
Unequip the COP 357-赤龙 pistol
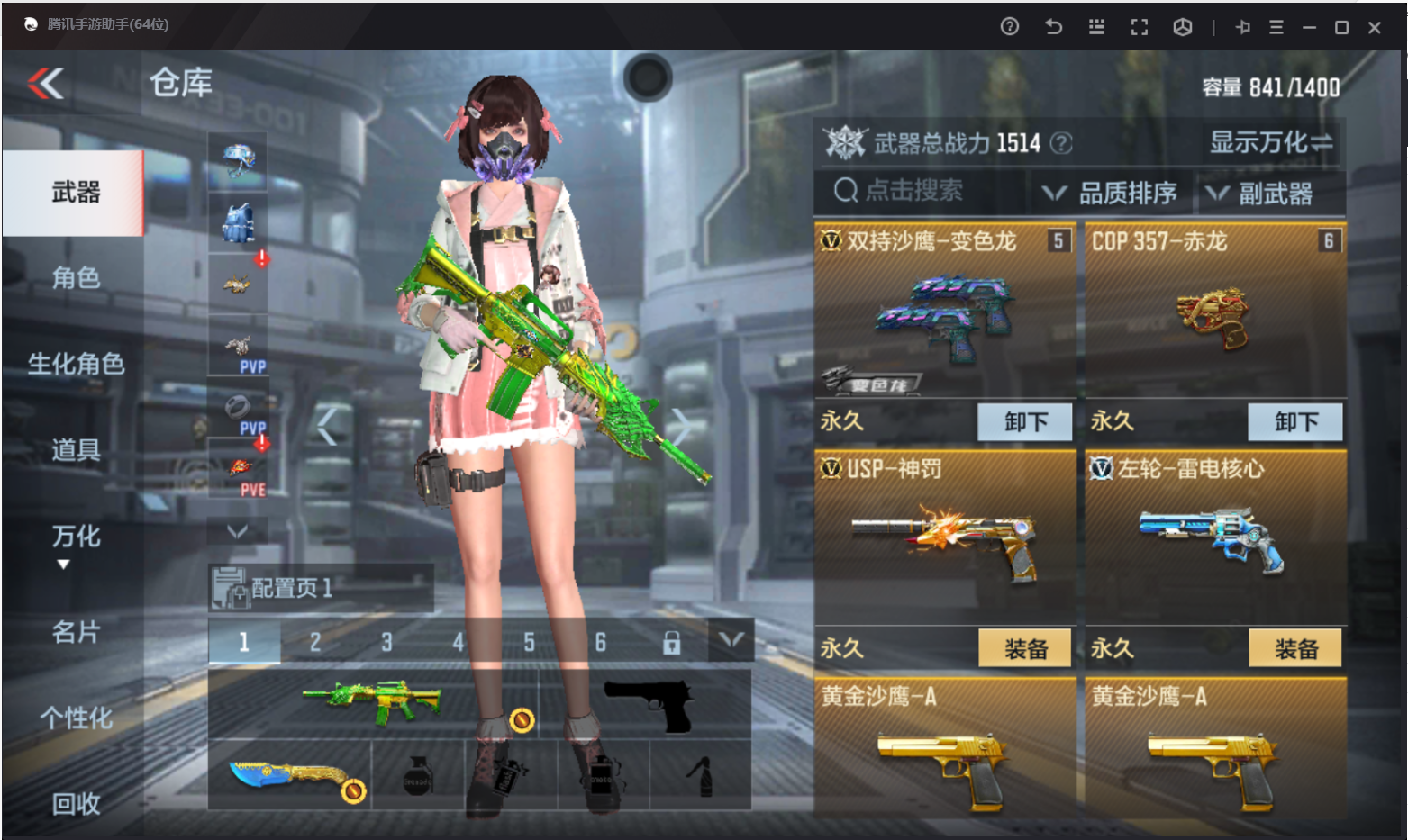point(1295,421)
